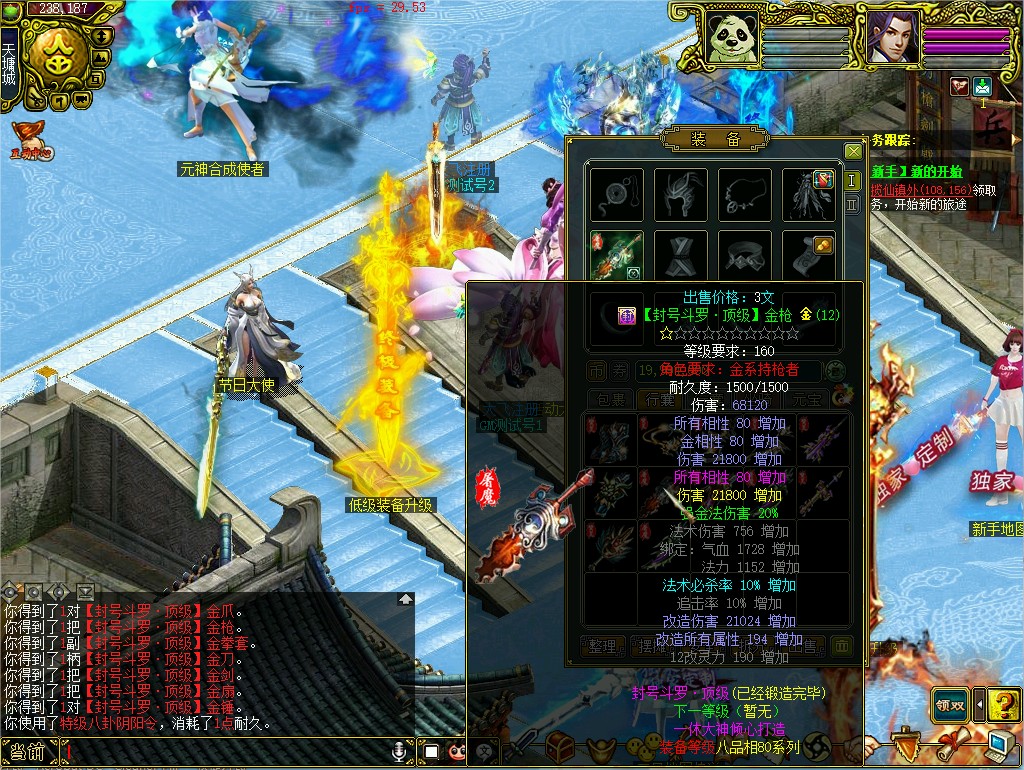The width and height of the screenshot is (1024, 770).
Task: Select the equipped 金枪 weapon slot
Action: pyautogui.click(x=616, y=256)
